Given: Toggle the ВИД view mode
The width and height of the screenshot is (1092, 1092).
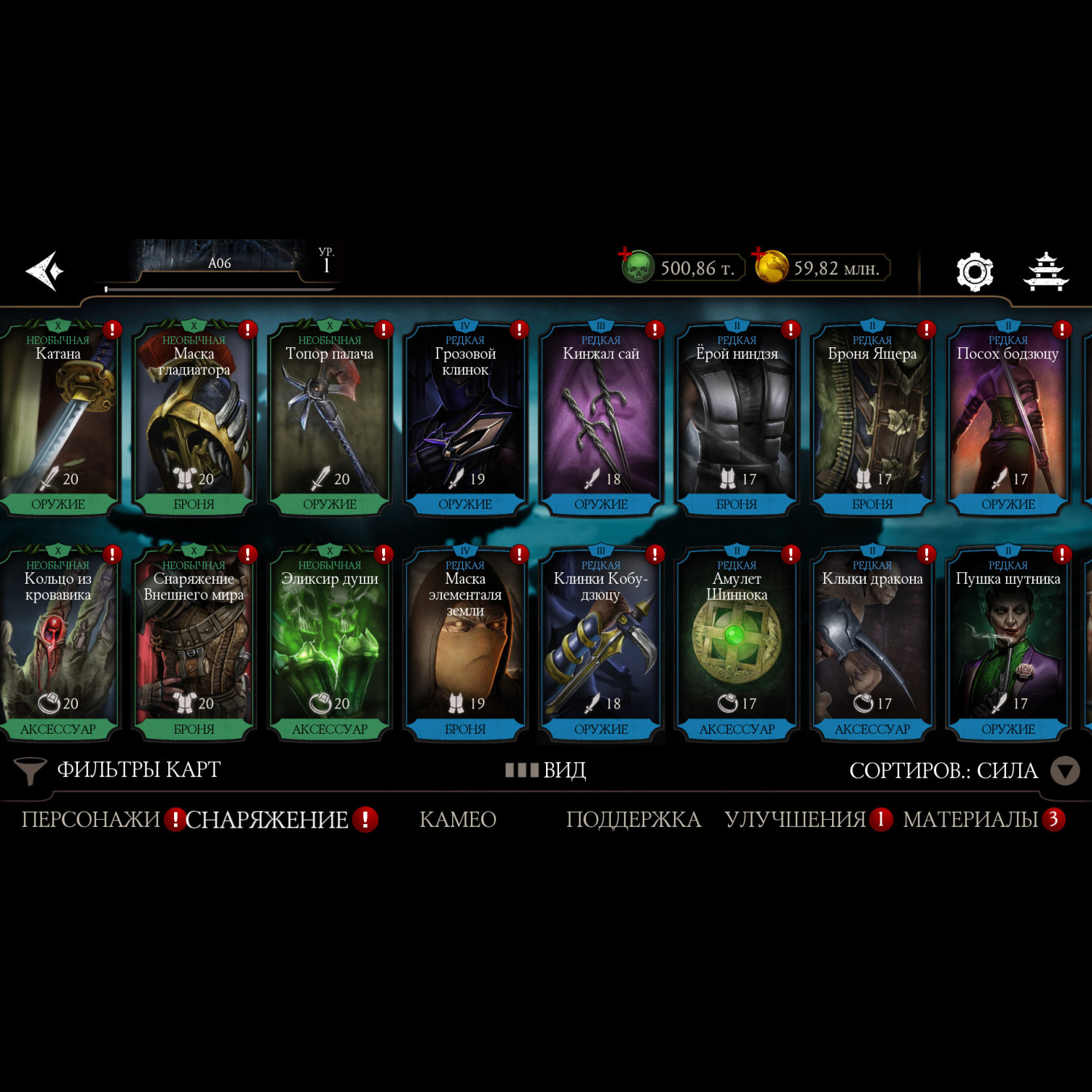Looking at the screenshot, I should click(x=546, y=770).
